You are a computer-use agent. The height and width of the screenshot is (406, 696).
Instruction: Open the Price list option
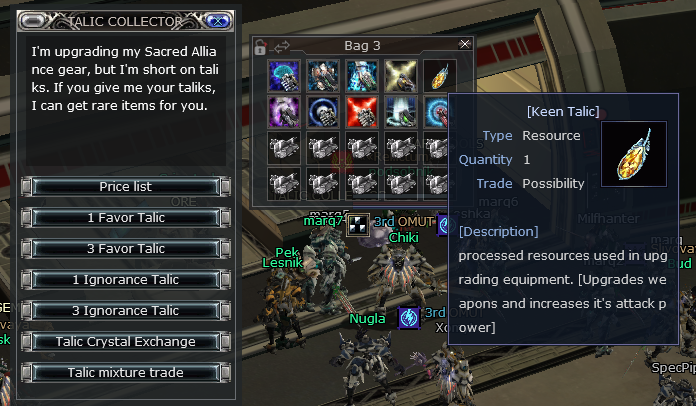point(126,187)
